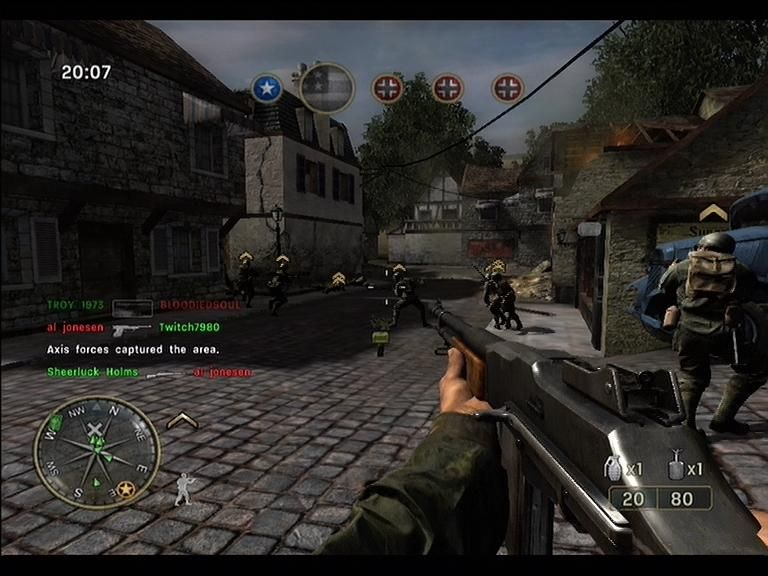Select the frag grenade icon

click(x=616, y=468)
